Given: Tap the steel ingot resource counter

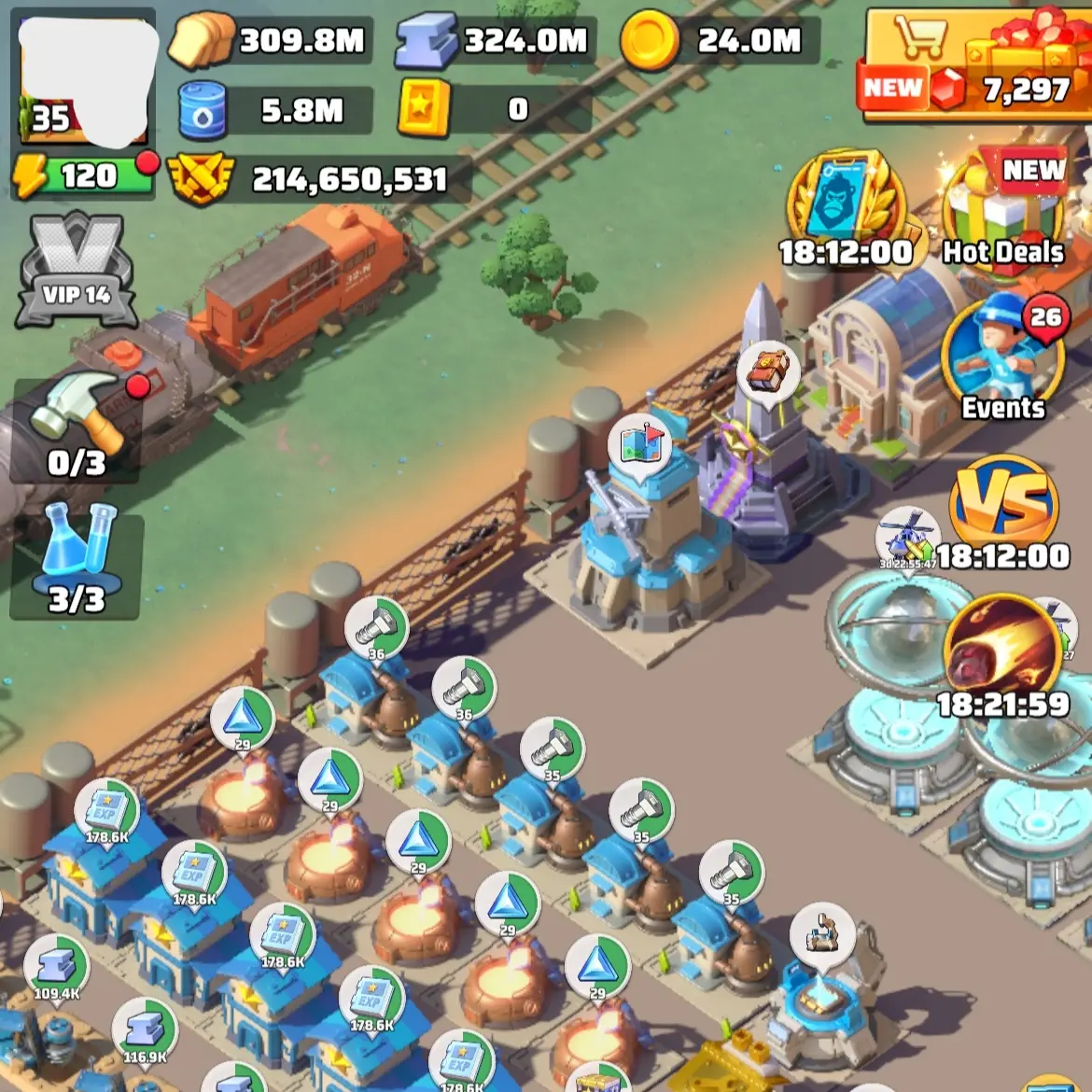Looking at the screenshot, I should [x=495, y=40].
